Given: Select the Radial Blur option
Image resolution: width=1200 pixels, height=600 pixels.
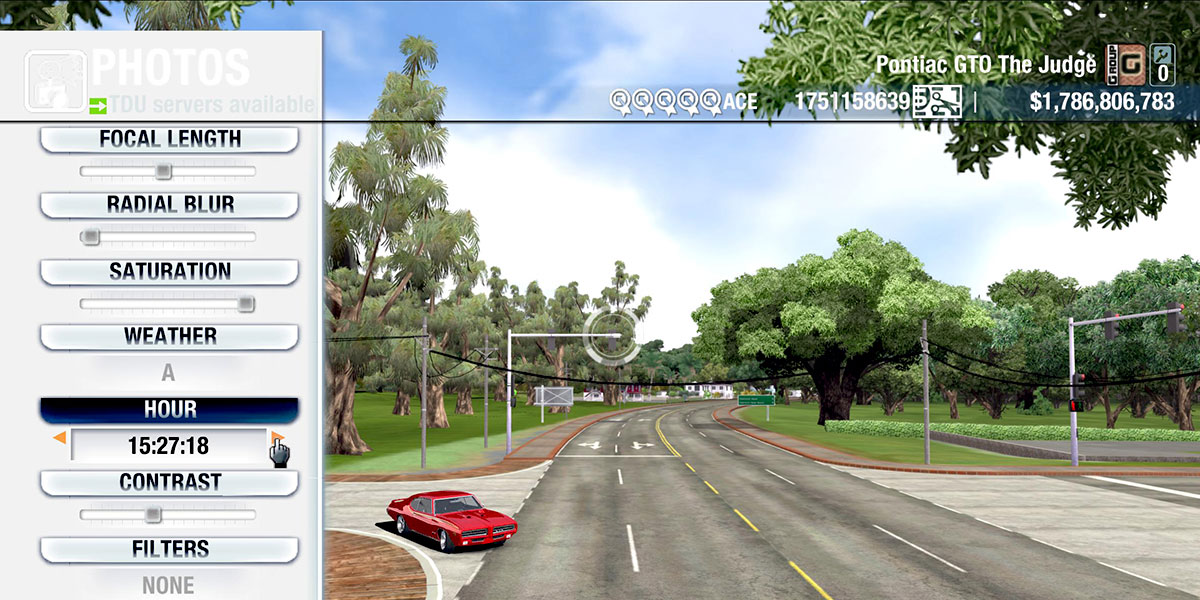Looking at the screenshot, I should (169, 205).
